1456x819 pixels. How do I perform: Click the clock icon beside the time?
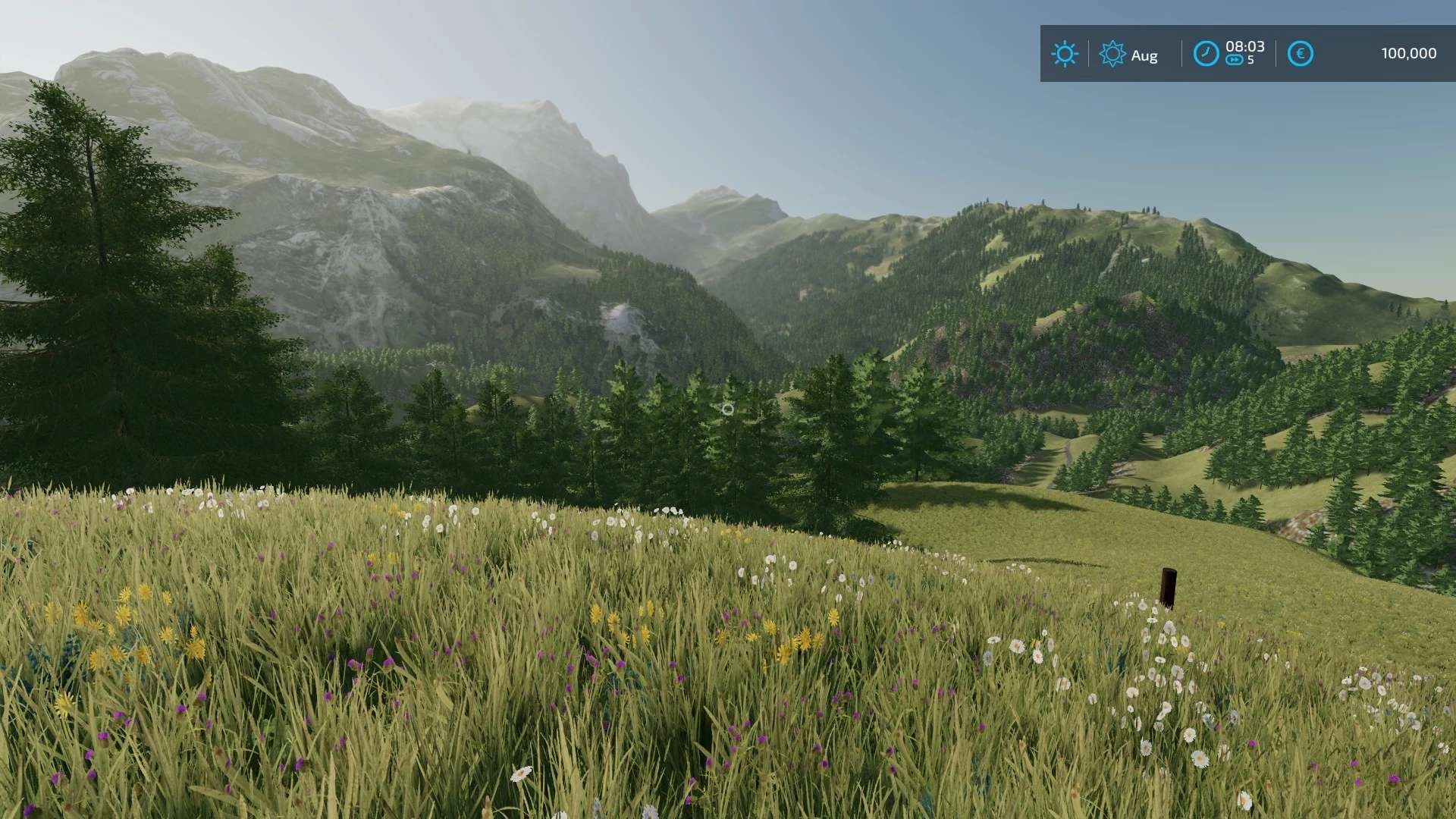[x=1206, y=54]
